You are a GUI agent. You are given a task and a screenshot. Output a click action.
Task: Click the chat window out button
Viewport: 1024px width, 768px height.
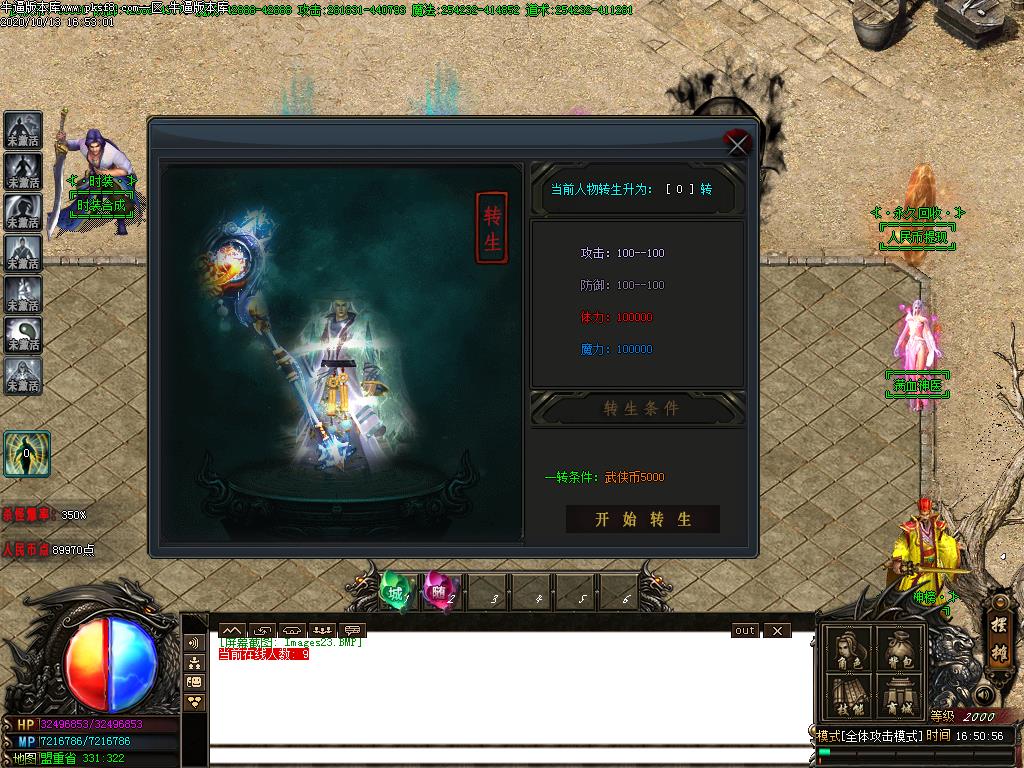[745, 631]
